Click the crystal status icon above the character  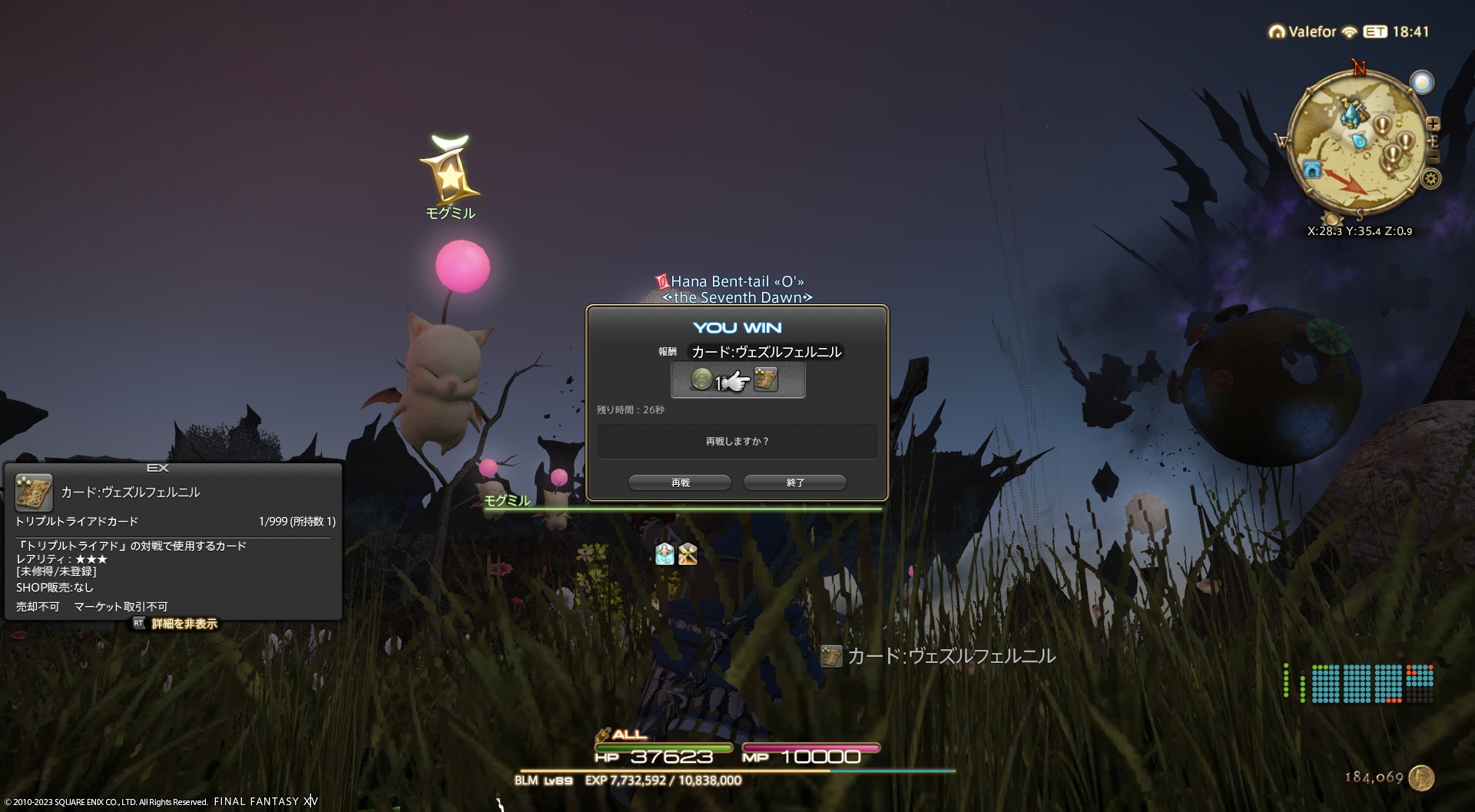665,554
